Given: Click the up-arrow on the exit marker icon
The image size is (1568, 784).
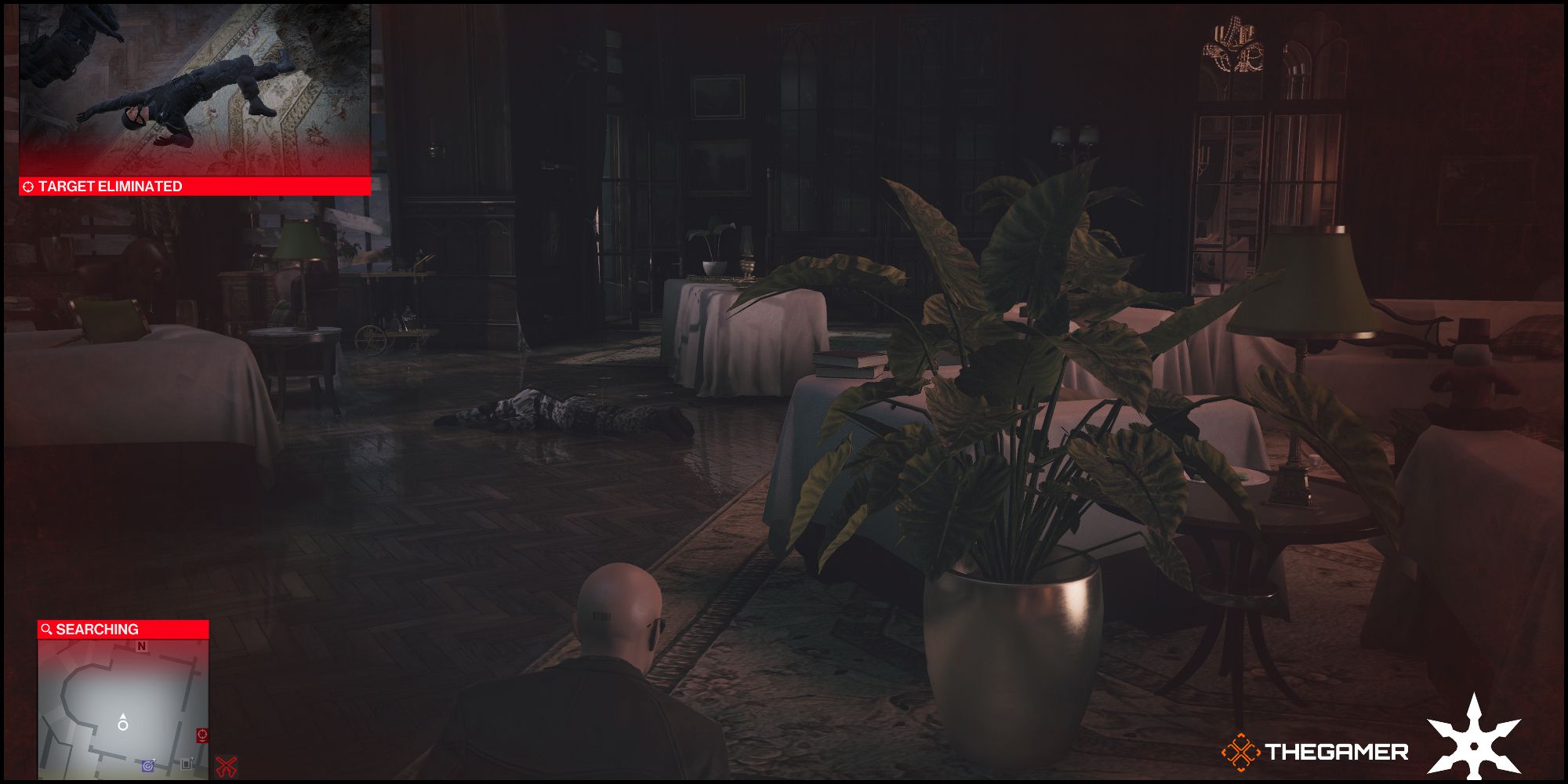Looking at the screenshot, I should click(x=192, y=758).
